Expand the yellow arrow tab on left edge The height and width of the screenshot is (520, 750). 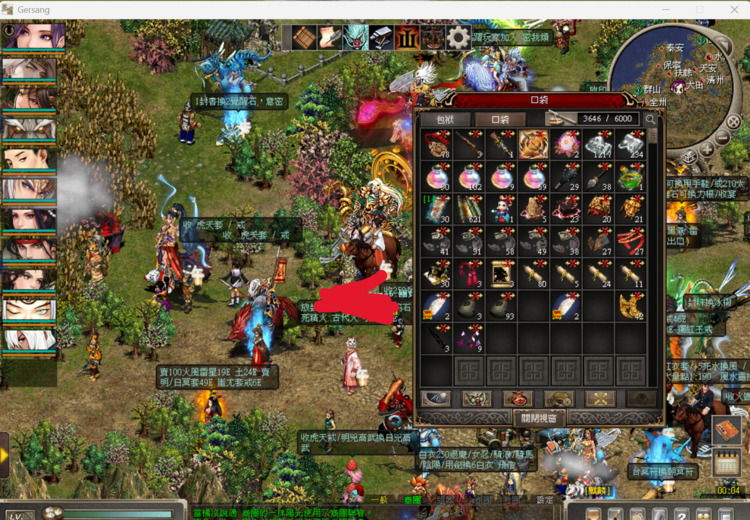[5, 455]
